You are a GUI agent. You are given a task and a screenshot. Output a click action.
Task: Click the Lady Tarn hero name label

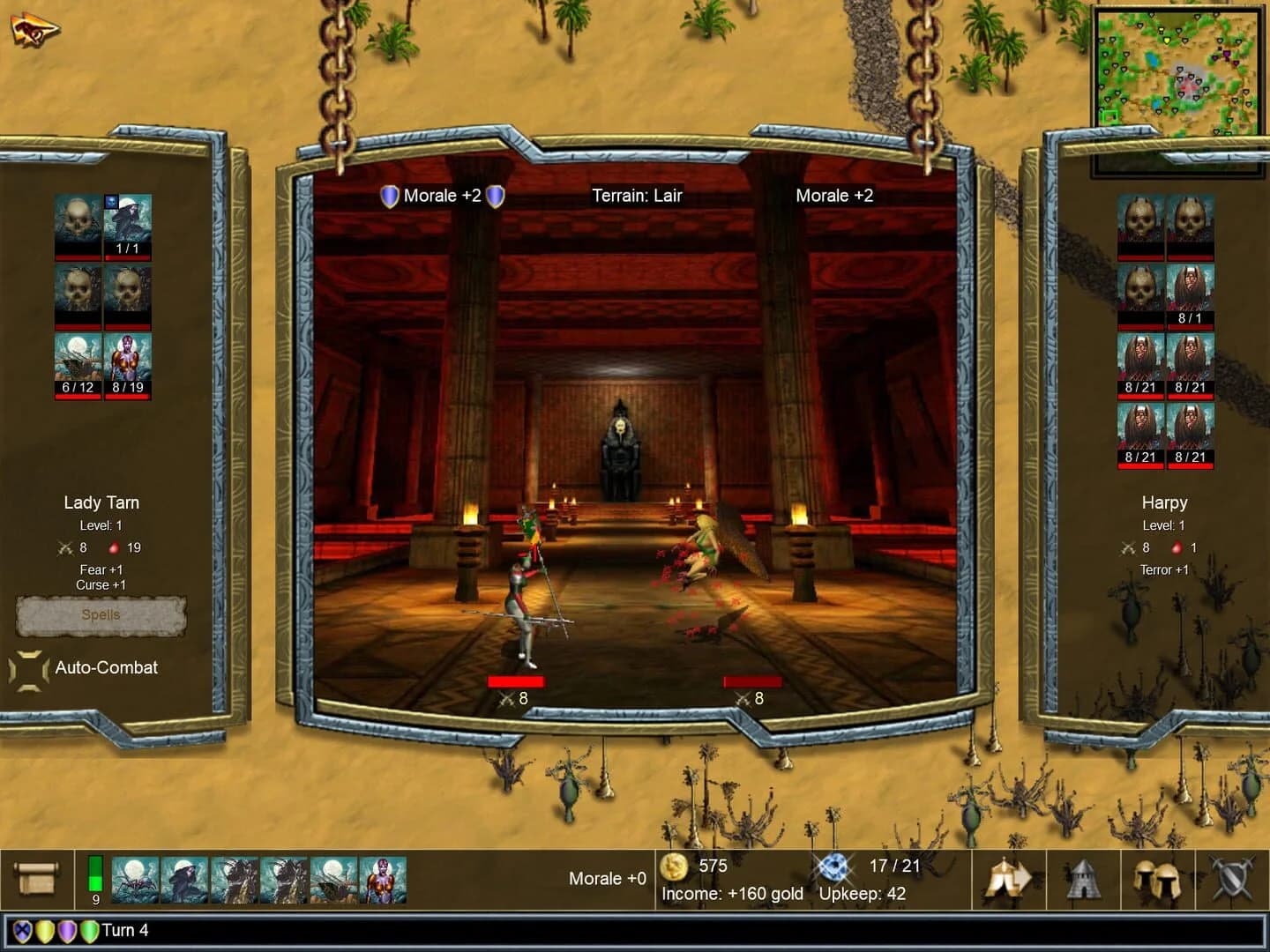[102, 502]
